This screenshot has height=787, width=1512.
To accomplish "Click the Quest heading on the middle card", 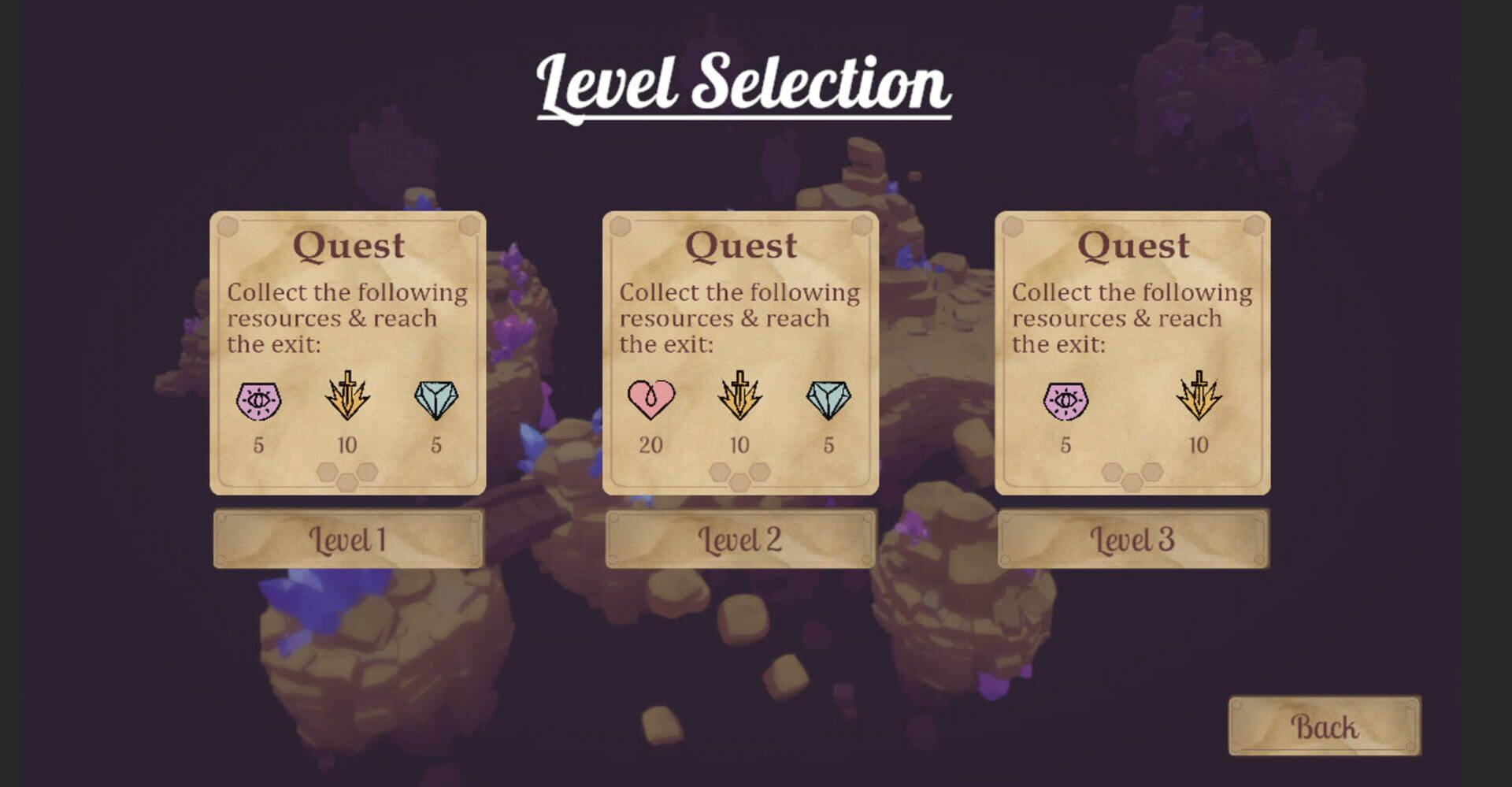I will coord(739,246).
